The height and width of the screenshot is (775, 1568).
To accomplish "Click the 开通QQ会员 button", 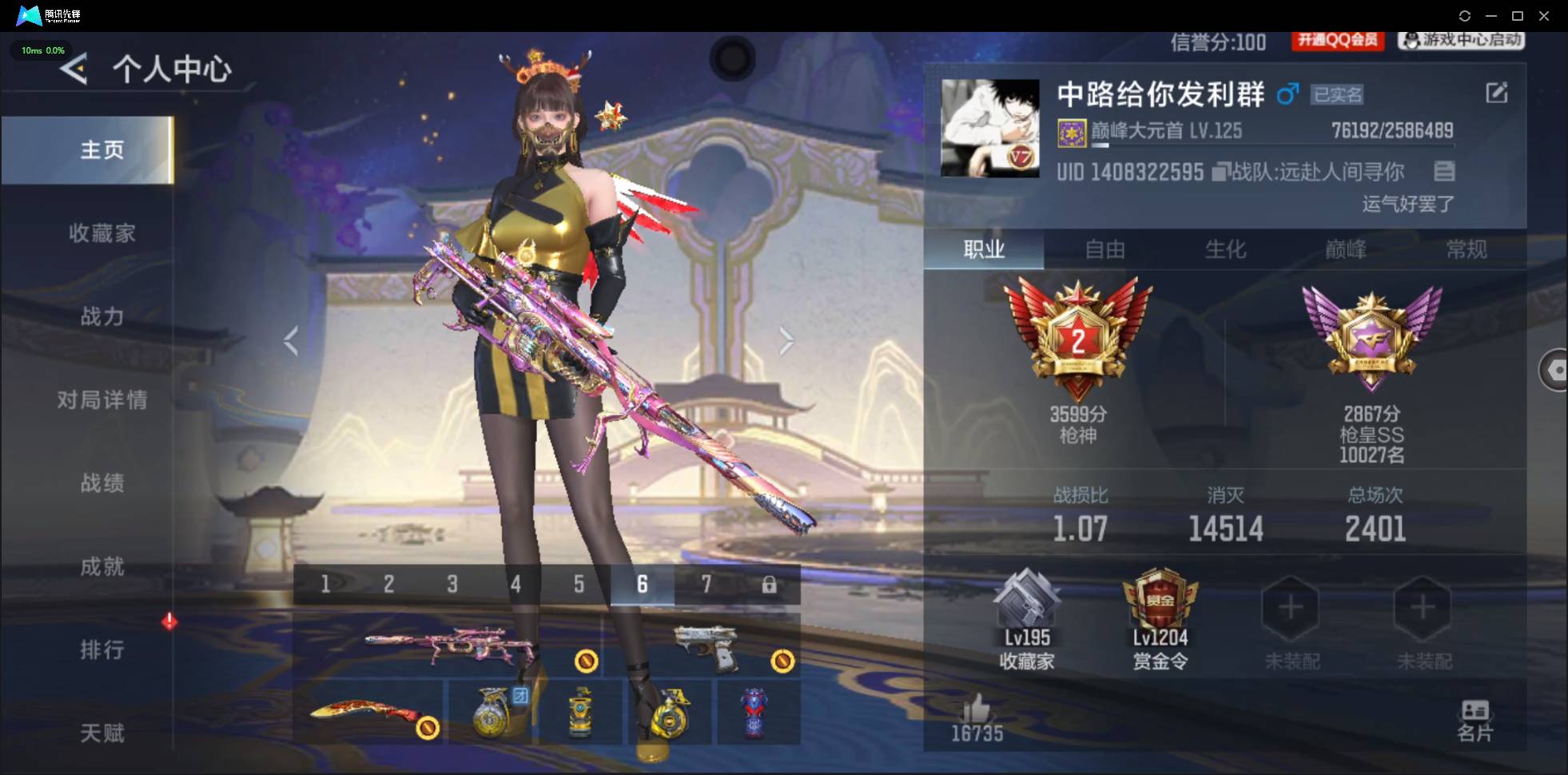I will (x=1338, y=41).
